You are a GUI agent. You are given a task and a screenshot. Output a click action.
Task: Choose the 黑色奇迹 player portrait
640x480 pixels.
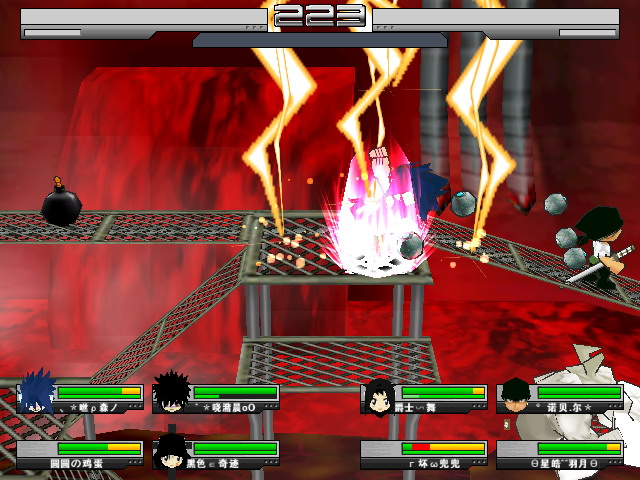pyautogui.click(x=172, y=452)
